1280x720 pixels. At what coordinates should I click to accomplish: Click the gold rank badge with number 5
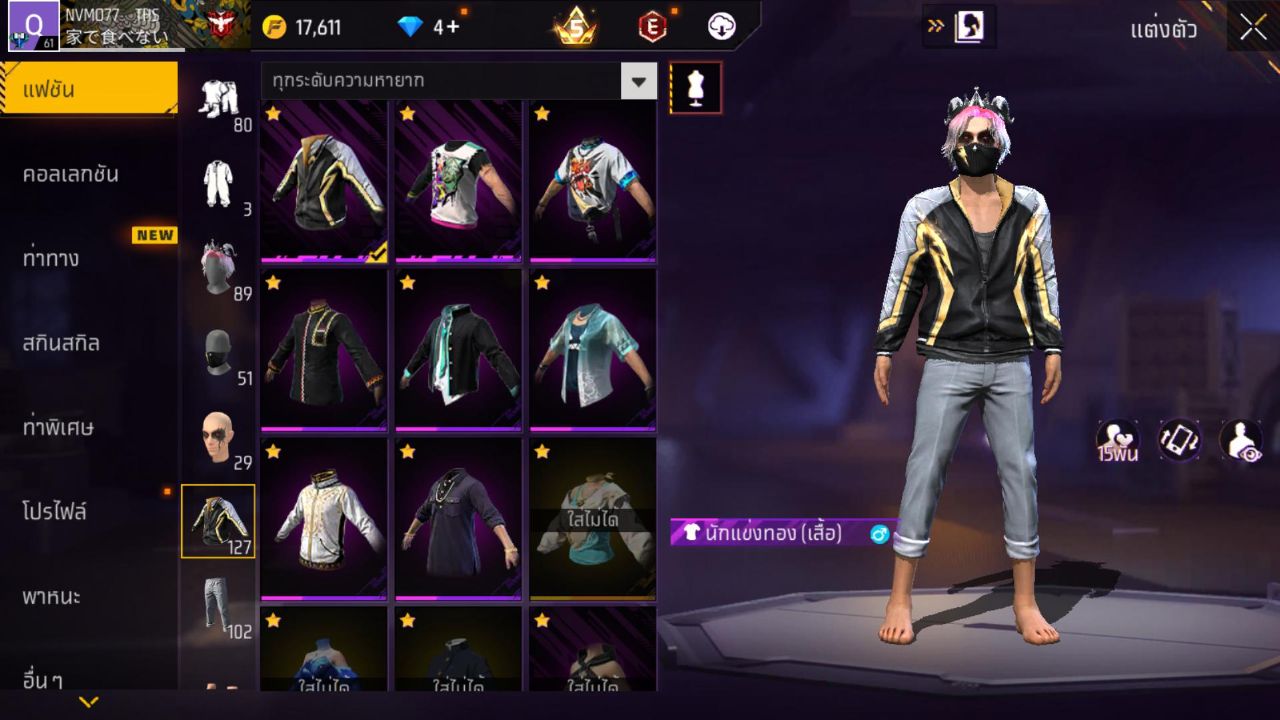coord(577,27)
